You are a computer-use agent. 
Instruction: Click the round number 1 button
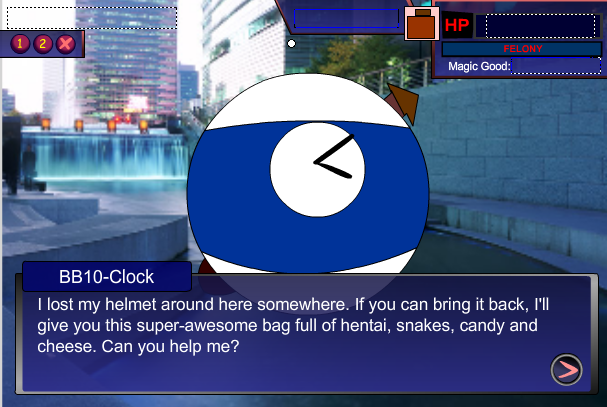pos(21,43)
